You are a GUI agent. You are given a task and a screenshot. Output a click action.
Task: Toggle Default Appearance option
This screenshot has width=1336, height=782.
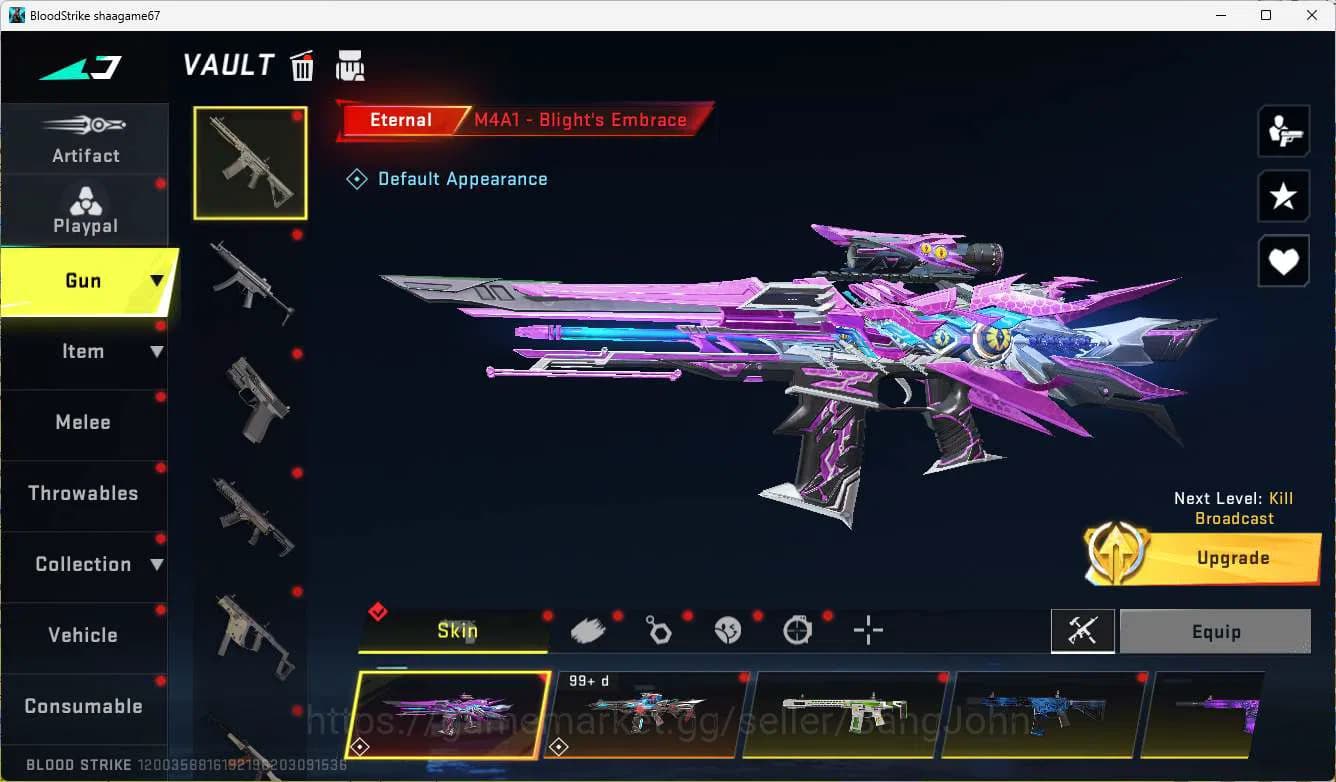click(447, 178)
